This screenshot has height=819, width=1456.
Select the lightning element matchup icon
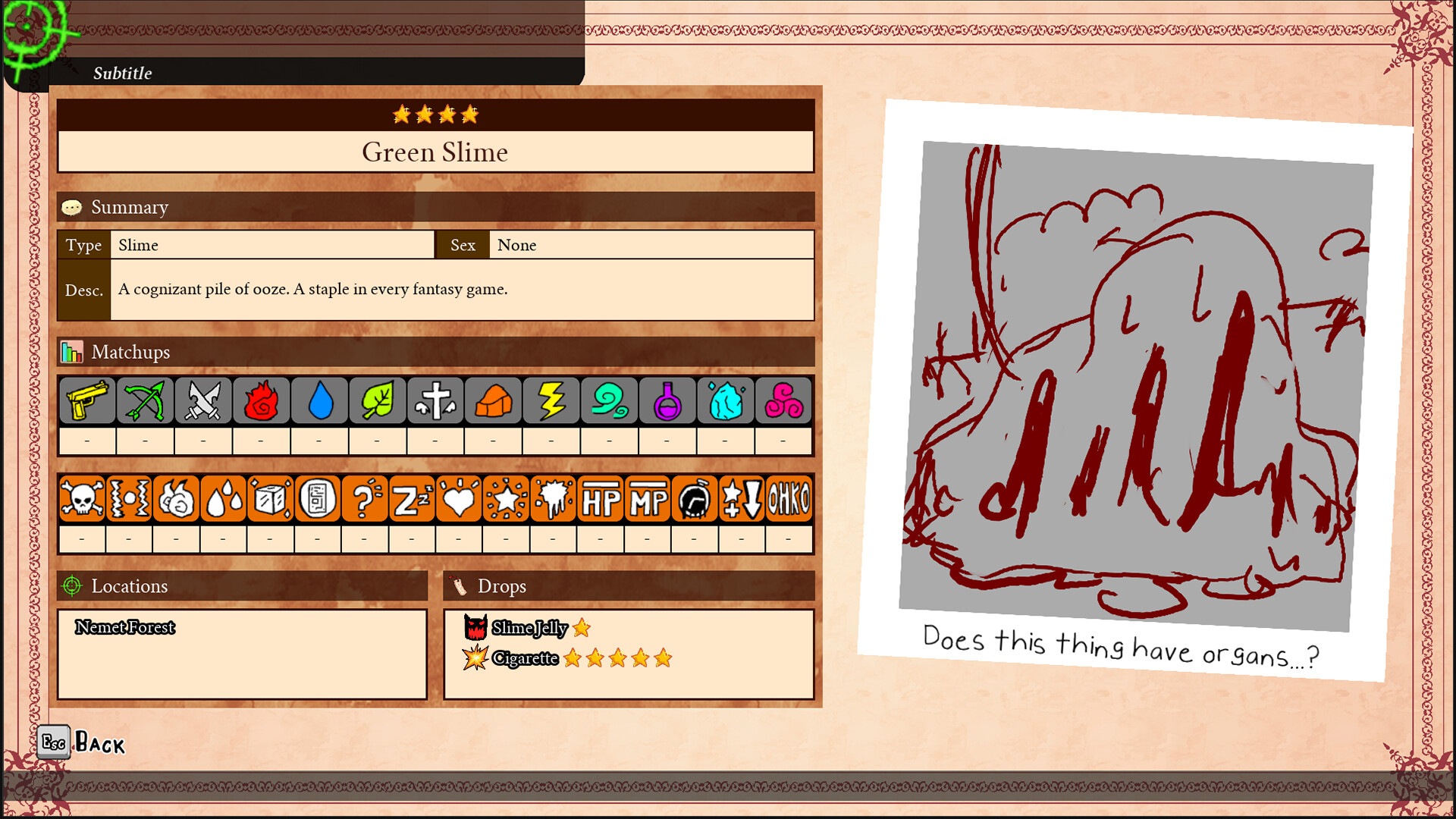[551, 400]
